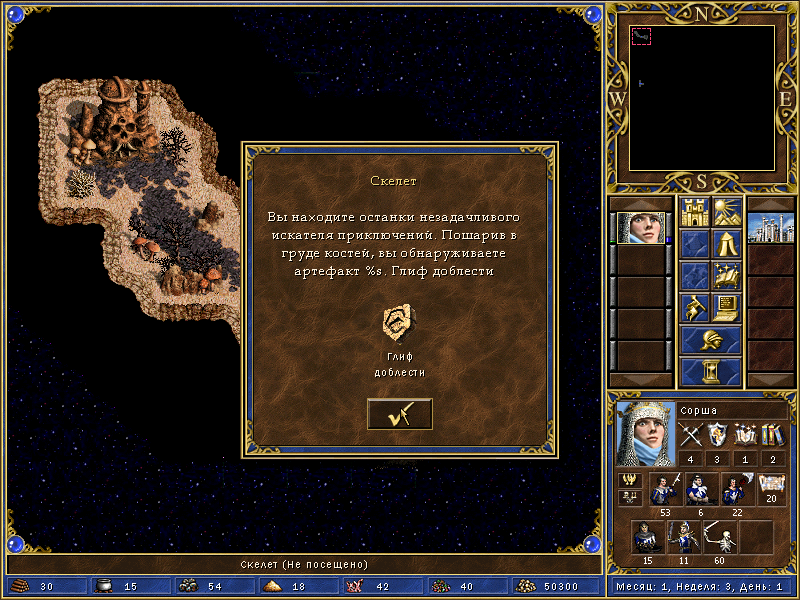Select the swordsman troop stack of 11

pyautogui.click(x=682, y=538)
